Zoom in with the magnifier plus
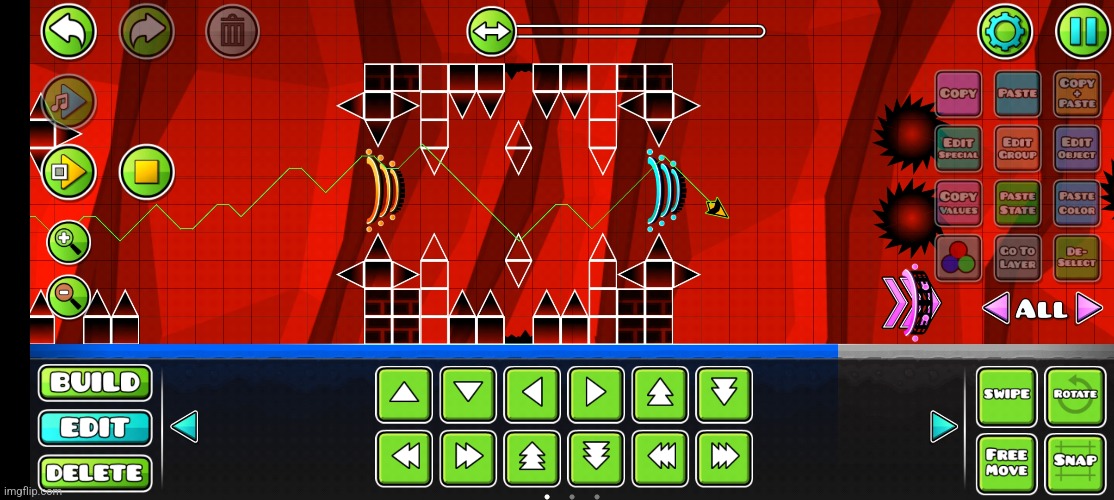This screenshot has height=500, width=1114. [x=68, y=241]
